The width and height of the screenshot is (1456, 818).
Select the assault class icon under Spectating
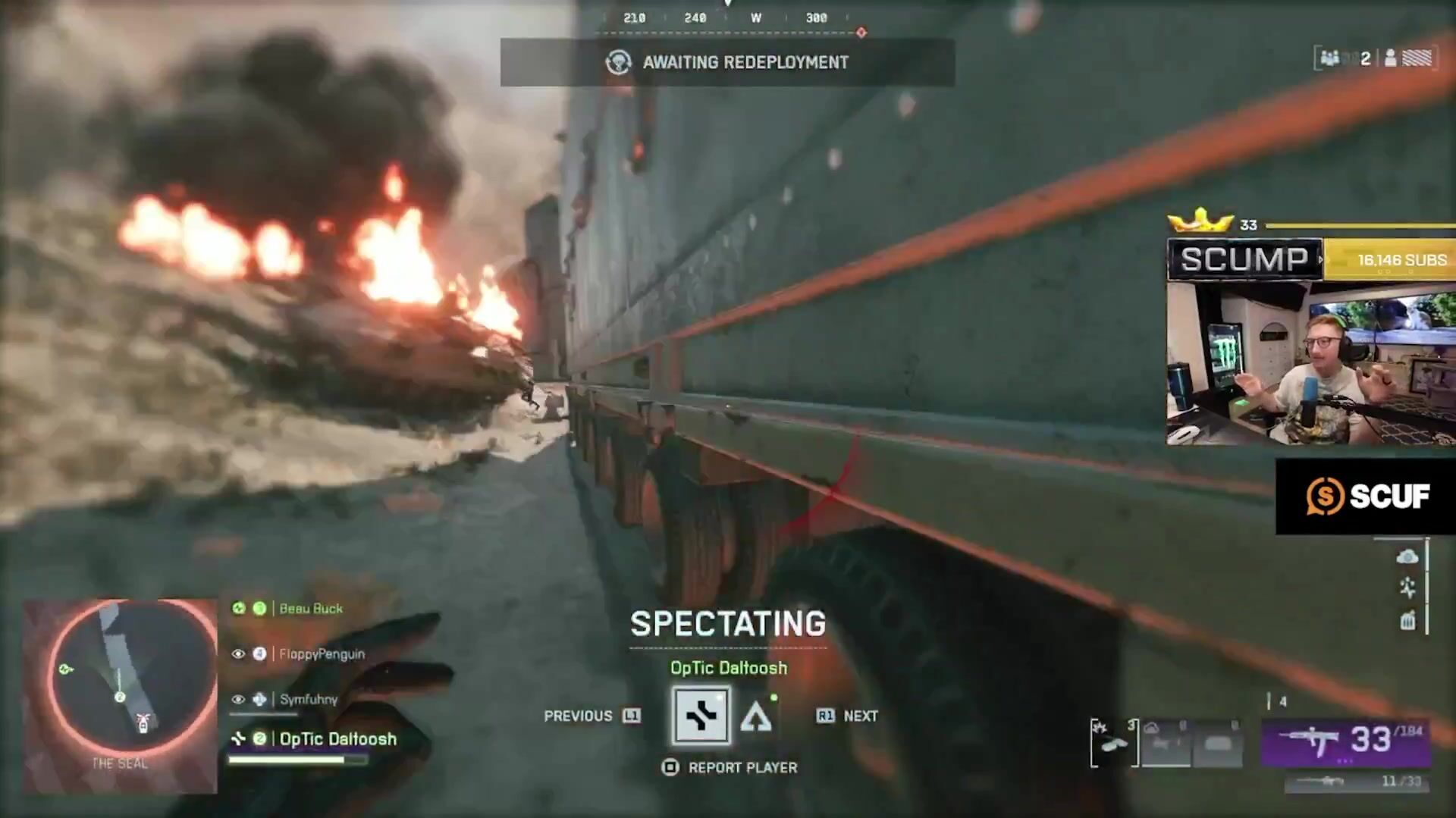(x=701, y=715)
